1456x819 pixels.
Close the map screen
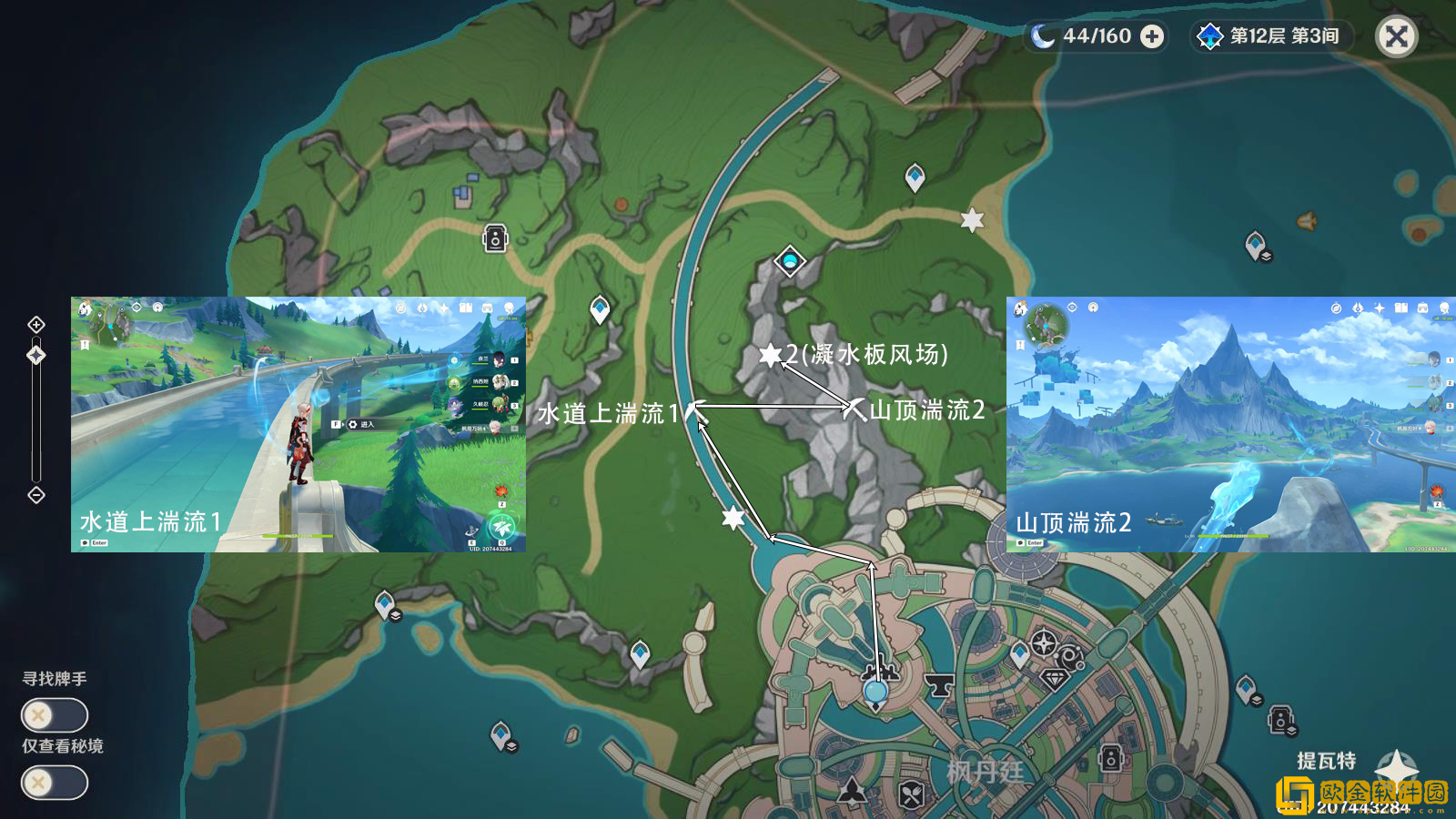click(1396, 36)
